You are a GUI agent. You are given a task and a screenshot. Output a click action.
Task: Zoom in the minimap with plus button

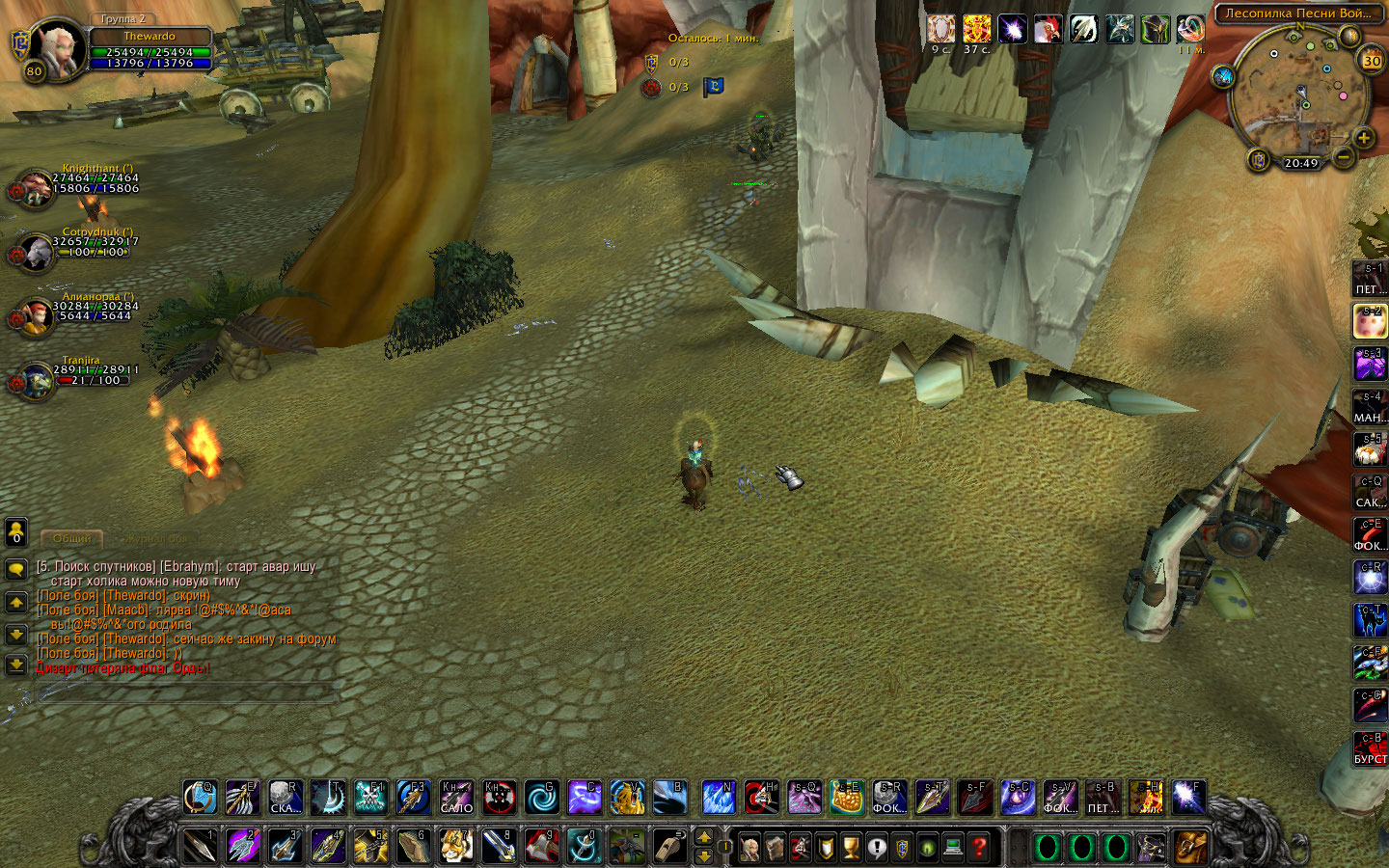[x=1364, y=138]
